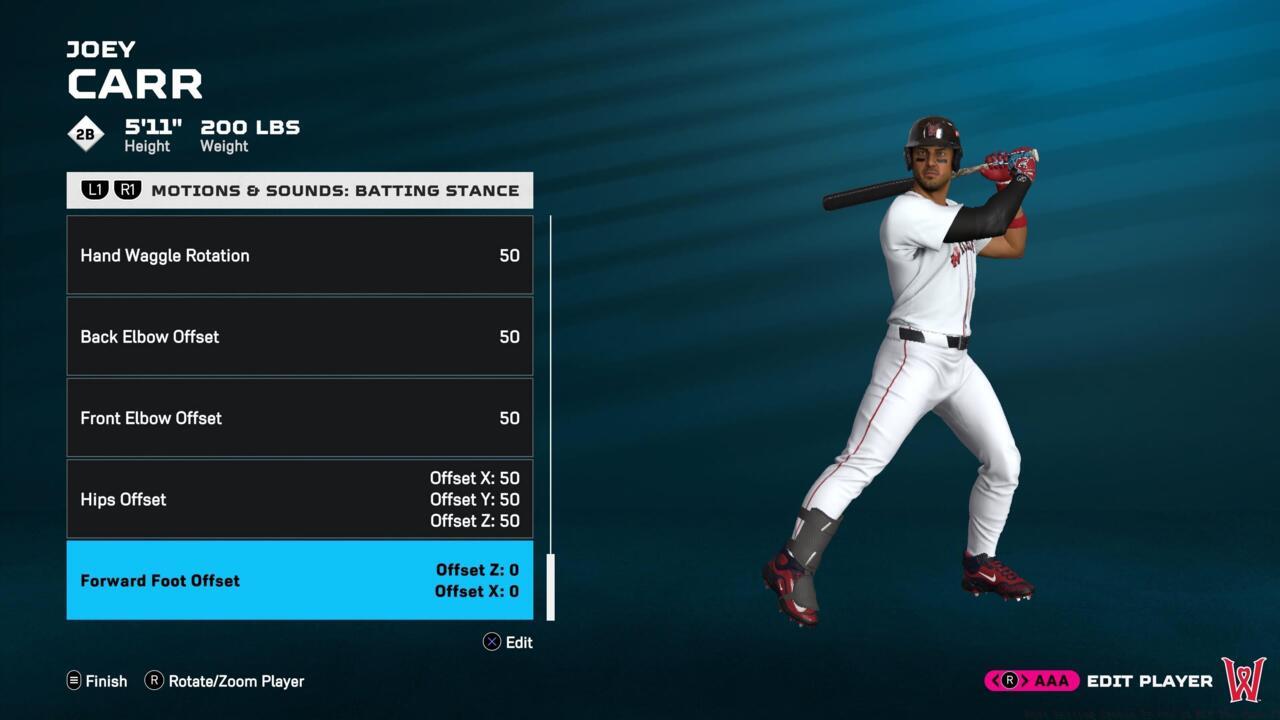Click the red W team logo

[x=1243, y=680]
